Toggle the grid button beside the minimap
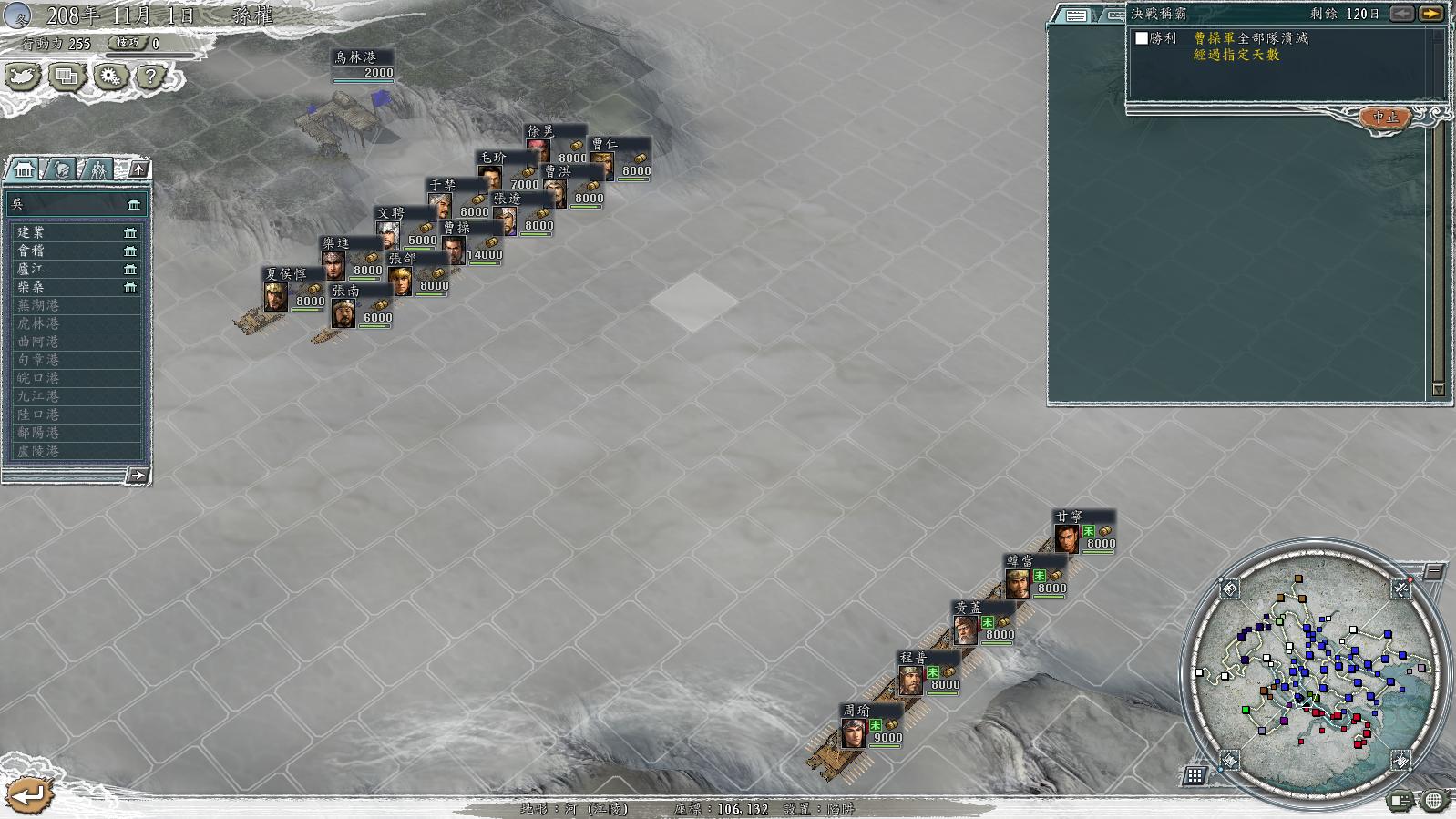Viewport: 1456px width, 819px height. (x=1195, y=776)
